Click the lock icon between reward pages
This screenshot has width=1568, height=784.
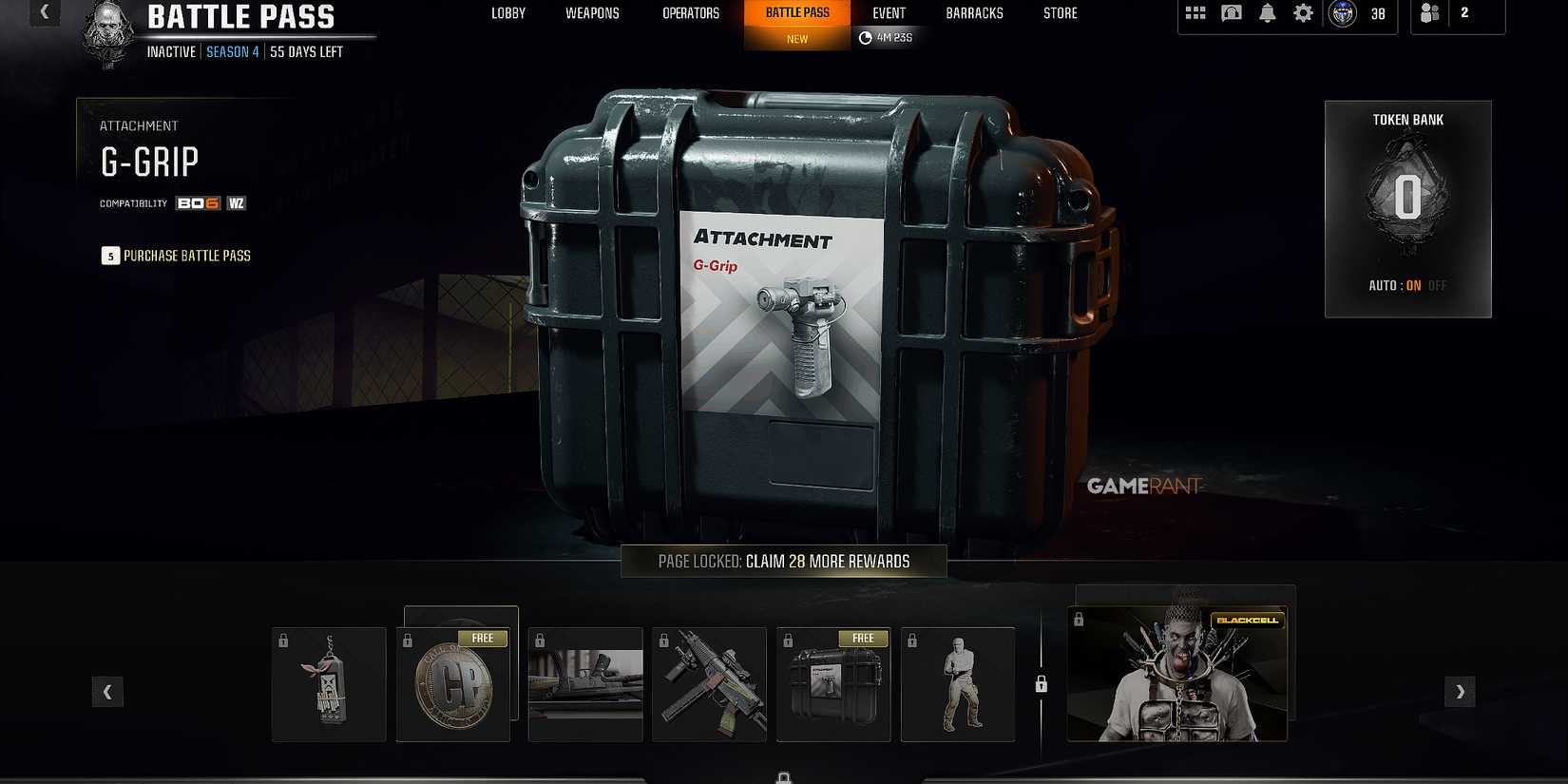(1042, 684)
